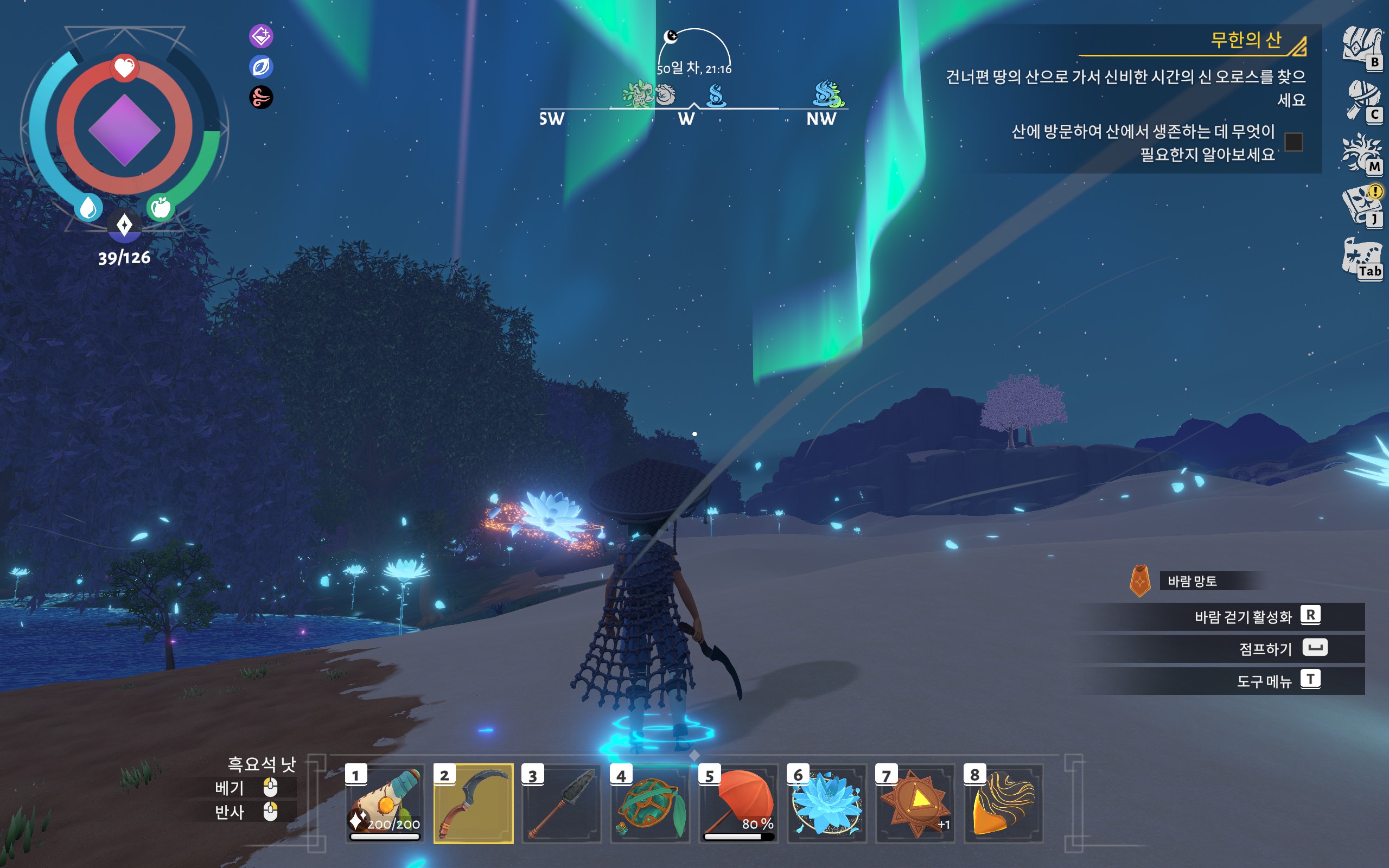1389x868 pixels.
Task: Select the obsidian sickle hotbar slot
Action: coord(473,803)
